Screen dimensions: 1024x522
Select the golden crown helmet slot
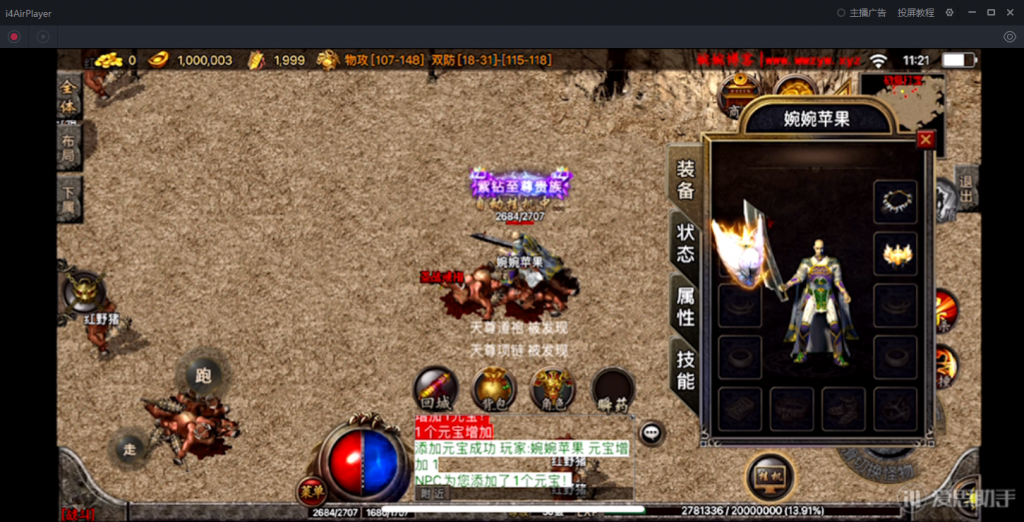pyautogui.click(x=895, y=253)
